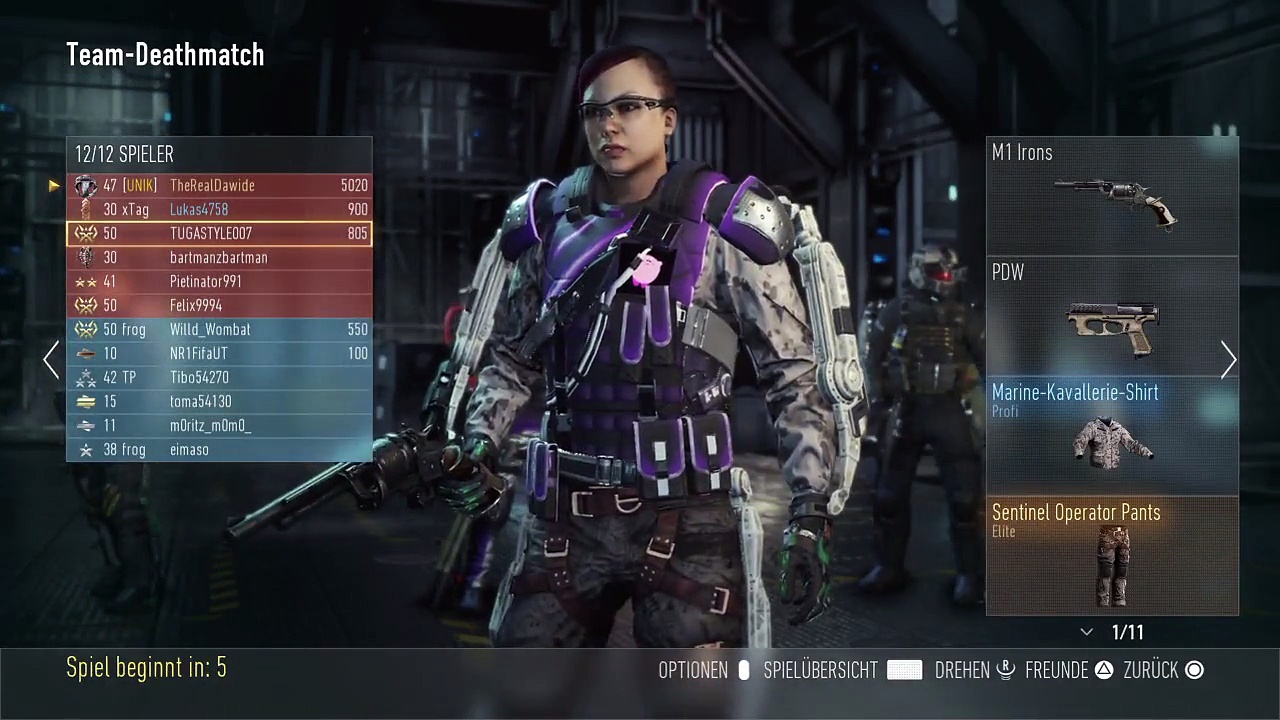Pick bartmanzbartman in the lobby list

click(x=219, y=257)
